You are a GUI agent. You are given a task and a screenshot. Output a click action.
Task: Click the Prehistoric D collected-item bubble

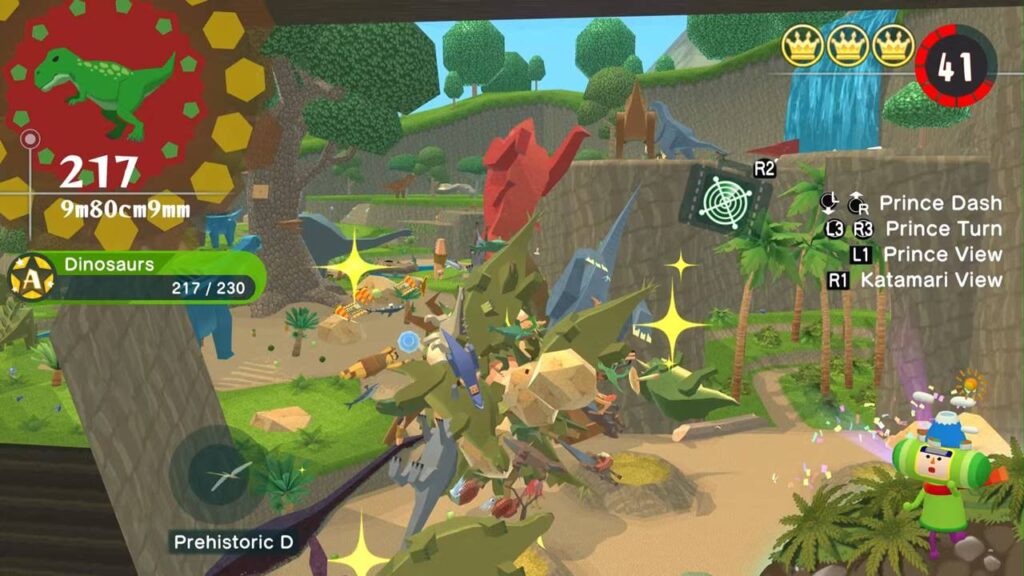(221, 475)
